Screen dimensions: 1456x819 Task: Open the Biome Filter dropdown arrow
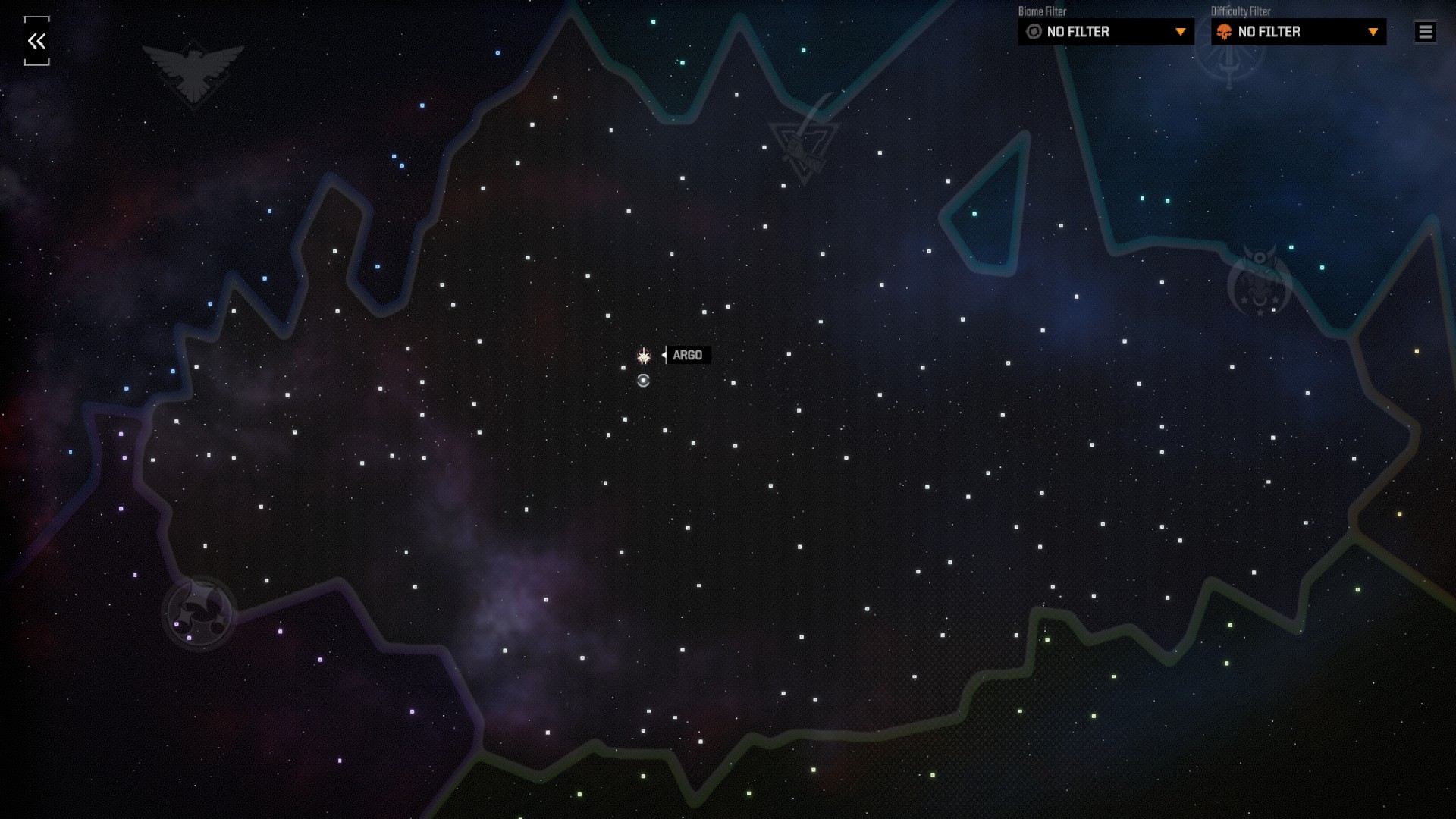click(1181, 32)
